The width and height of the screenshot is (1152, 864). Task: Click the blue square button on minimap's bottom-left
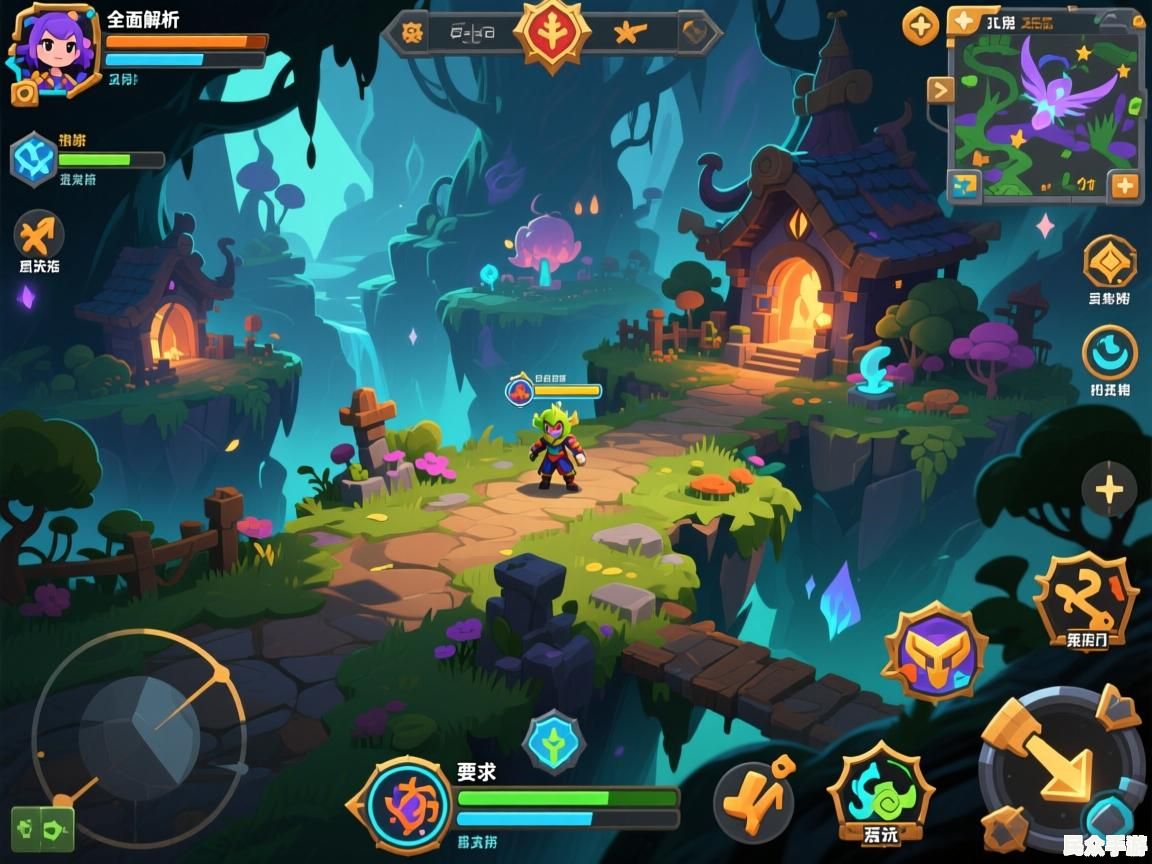click(x=965, y=185)
